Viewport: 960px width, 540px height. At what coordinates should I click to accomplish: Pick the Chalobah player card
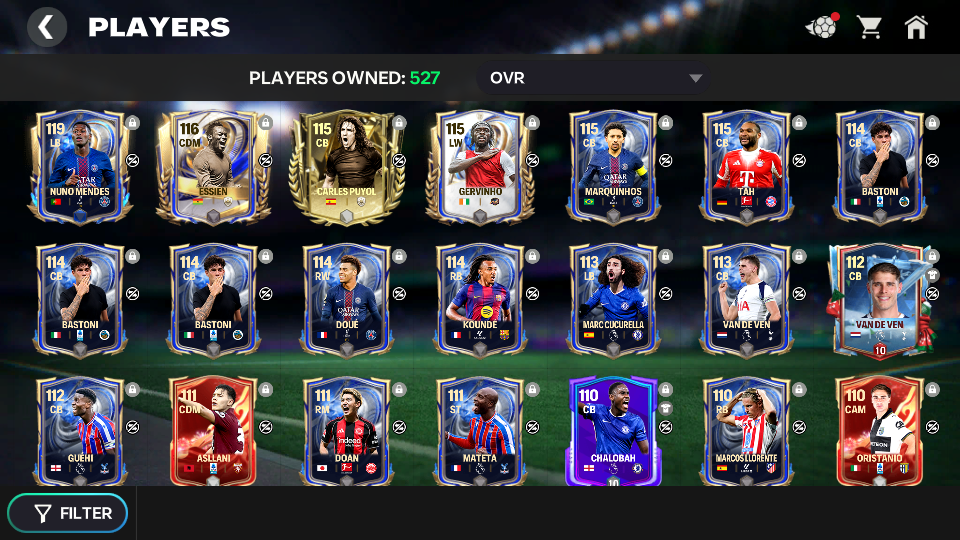pyautogui.click(x=612, y=430)
